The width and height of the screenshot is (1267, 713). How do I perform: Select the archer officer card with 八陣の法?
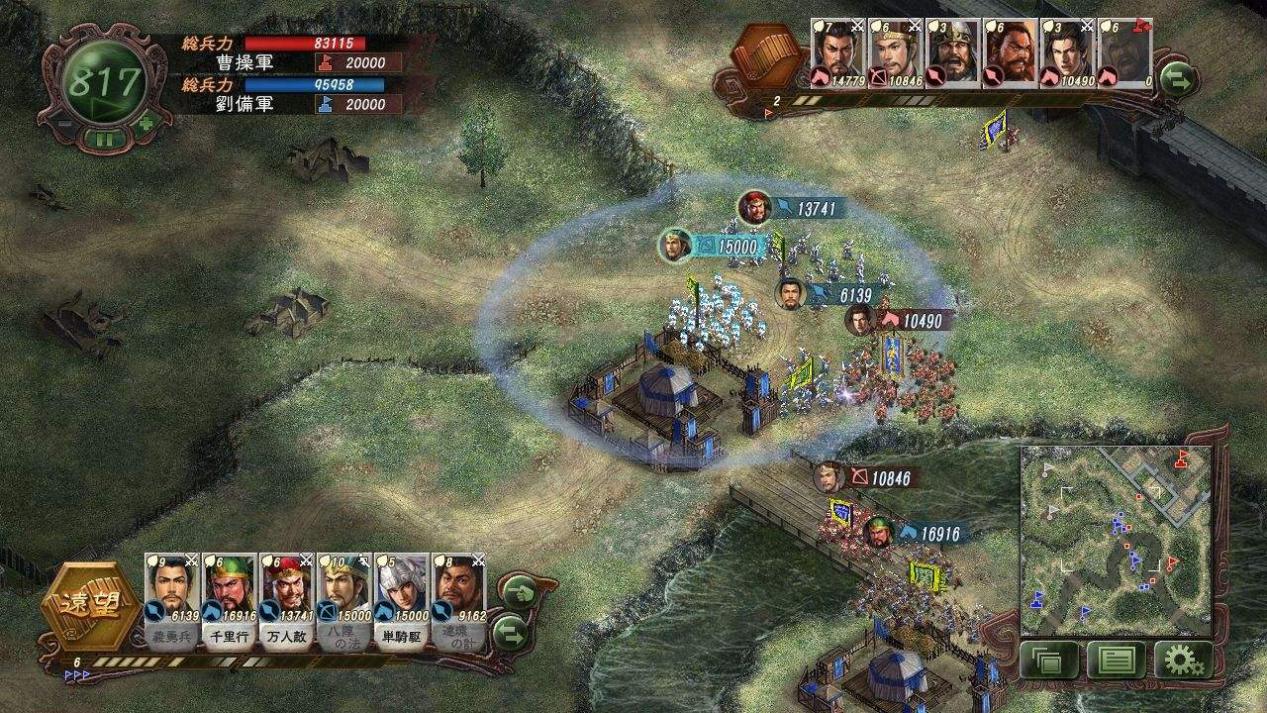click(343, 591)
